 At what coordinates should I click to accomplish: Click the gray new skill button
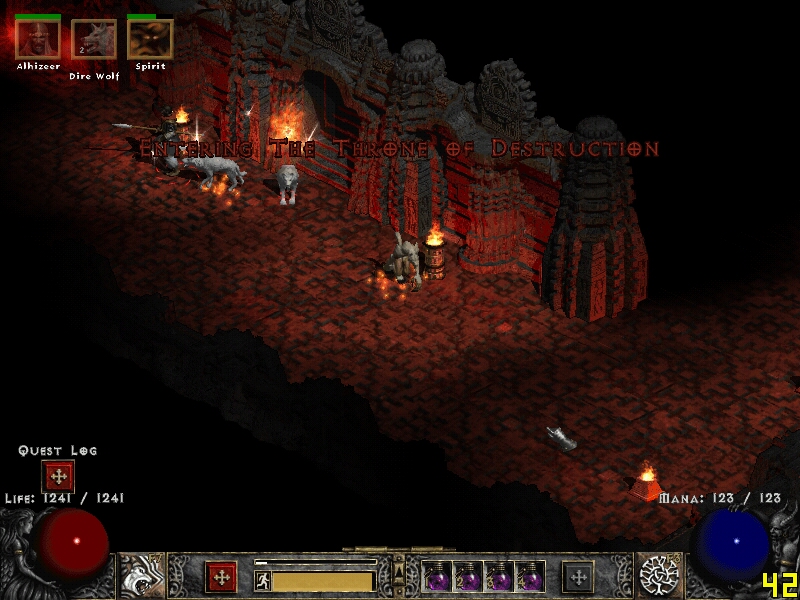(x=578, y=577)
